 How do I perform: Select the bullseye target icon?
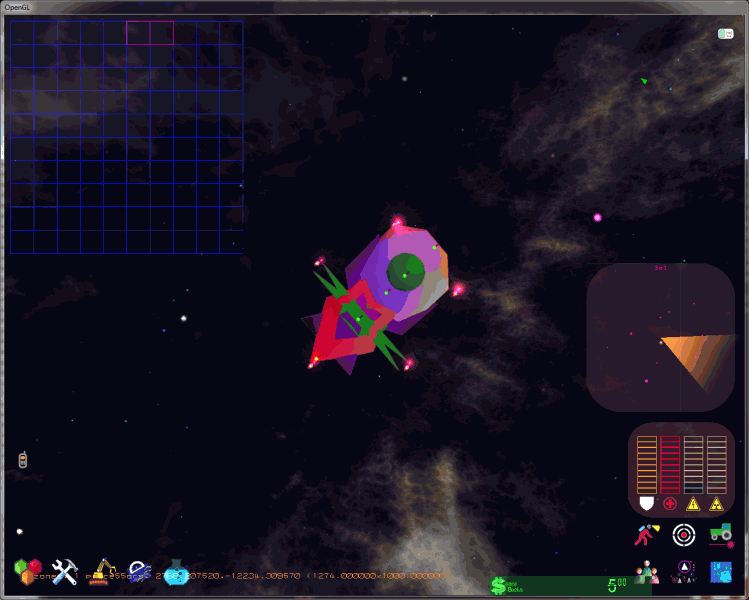point(683,534)
